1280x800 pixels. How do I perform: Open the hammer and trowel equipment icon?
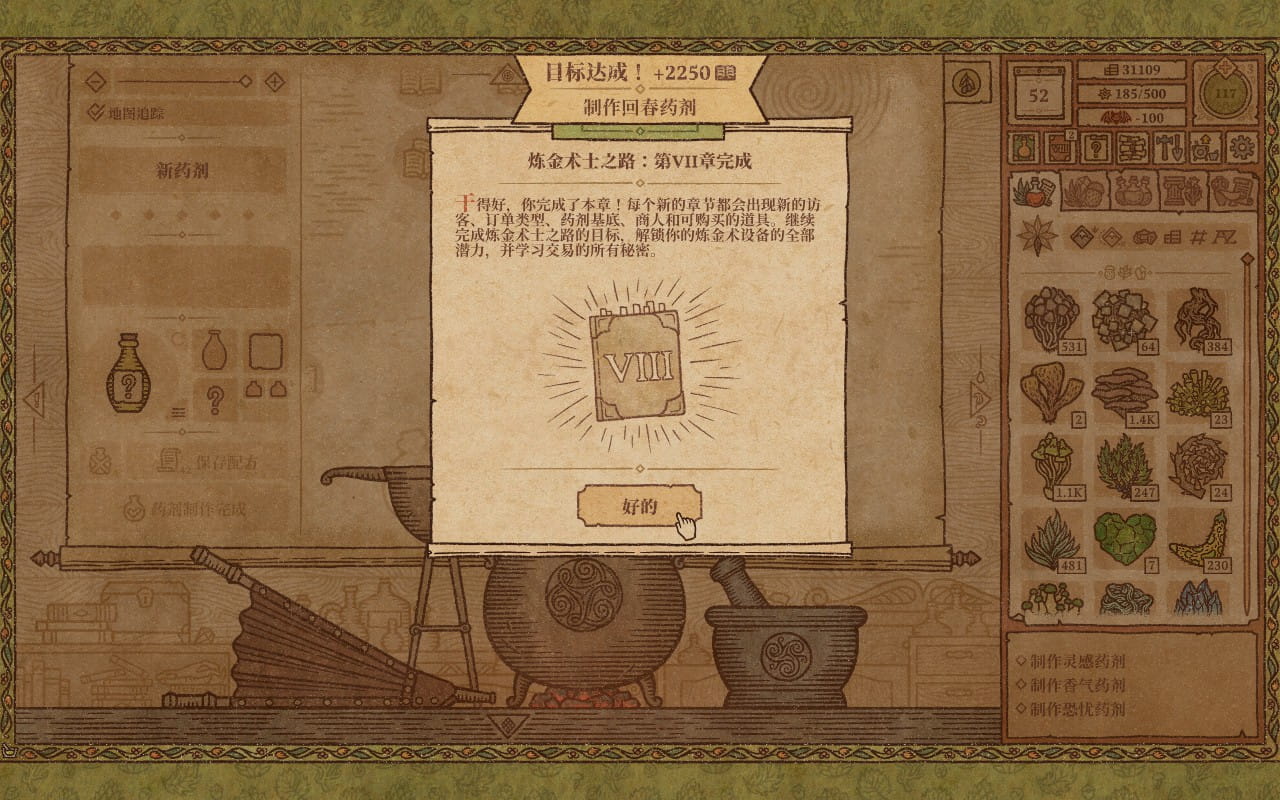click(1167, 147)
